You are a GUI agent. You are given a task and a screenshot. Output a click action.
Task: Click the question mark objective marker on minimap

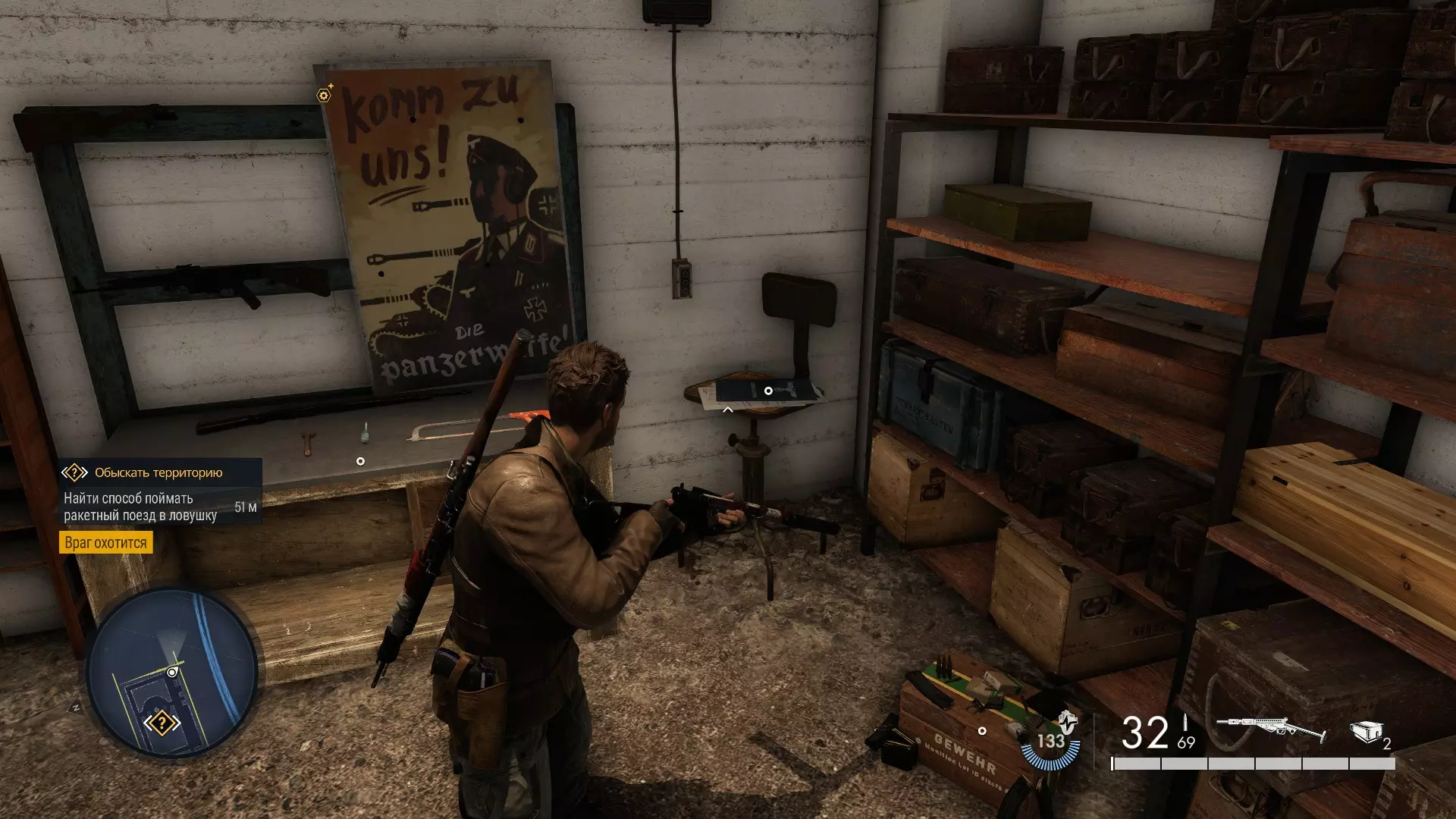click(162, 723)
